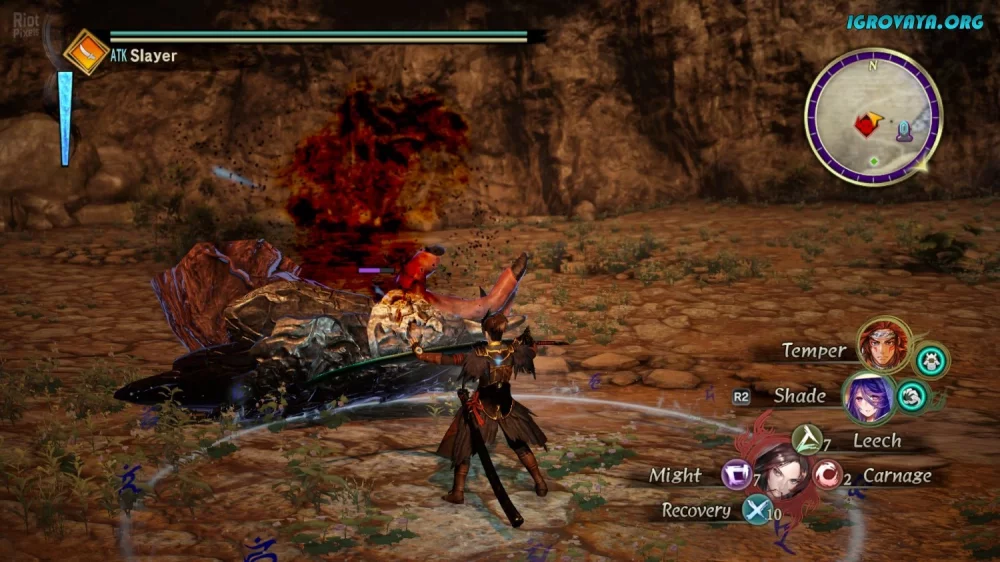Image resolution: width=1000 pixels, height=562 pixels.
Task: Click the teal armor icon beside Temper
Action: tap(932, 360)
